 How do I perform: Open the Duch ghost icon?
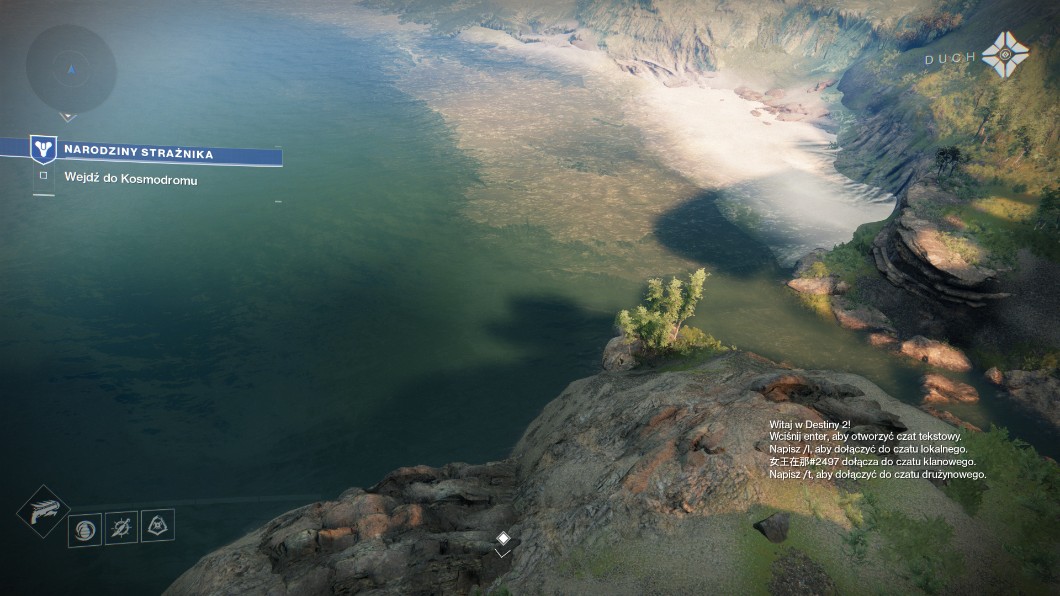(x=1004, y=54)
